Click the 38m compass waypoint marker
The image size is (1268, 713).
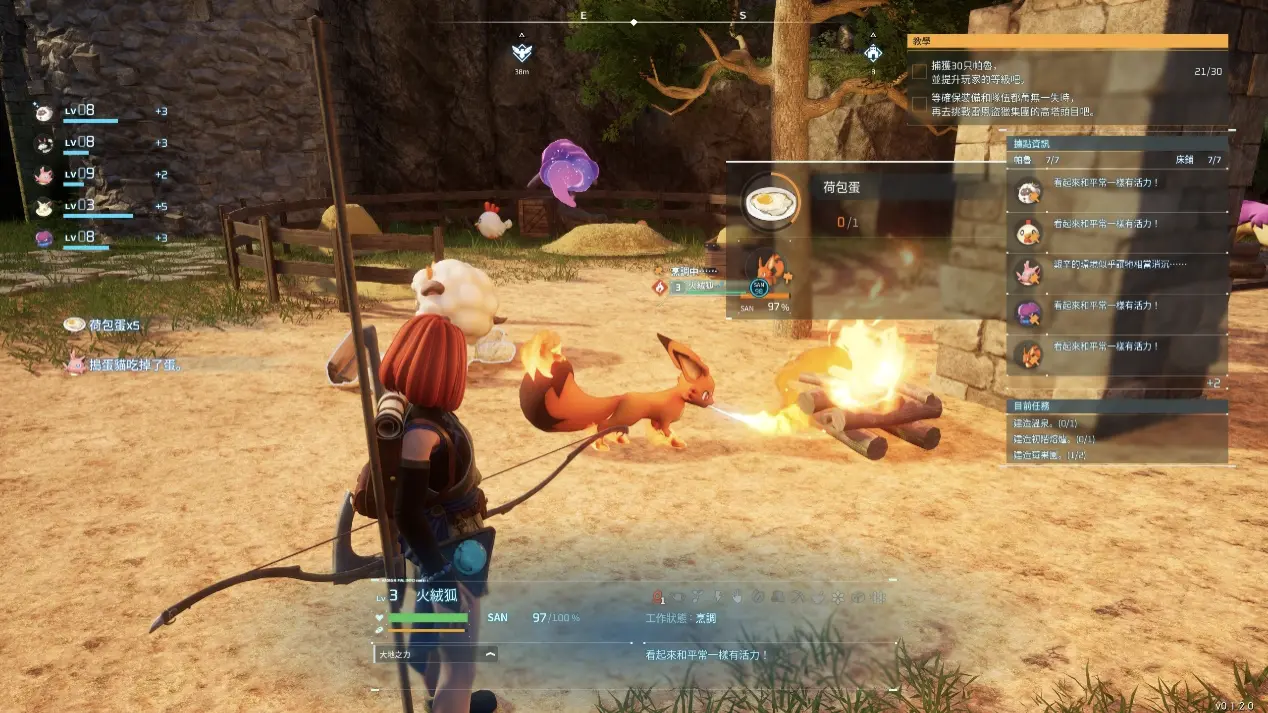tap(521, 53)
